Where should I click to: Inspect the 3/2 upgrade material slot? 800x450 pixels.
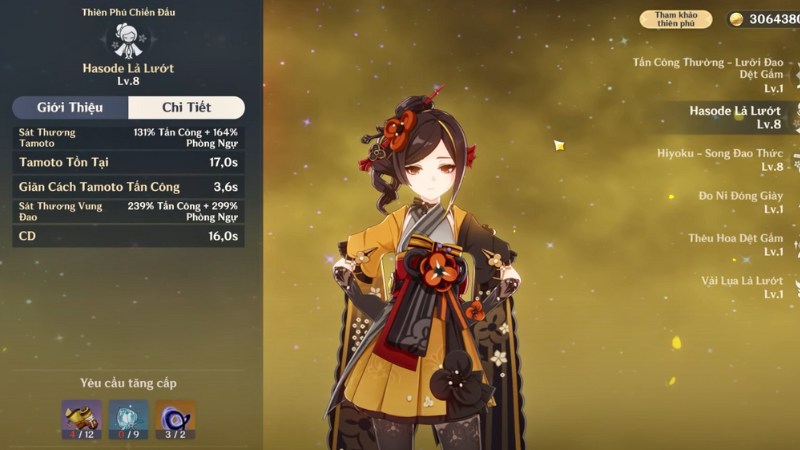click(x=175, y=419)
